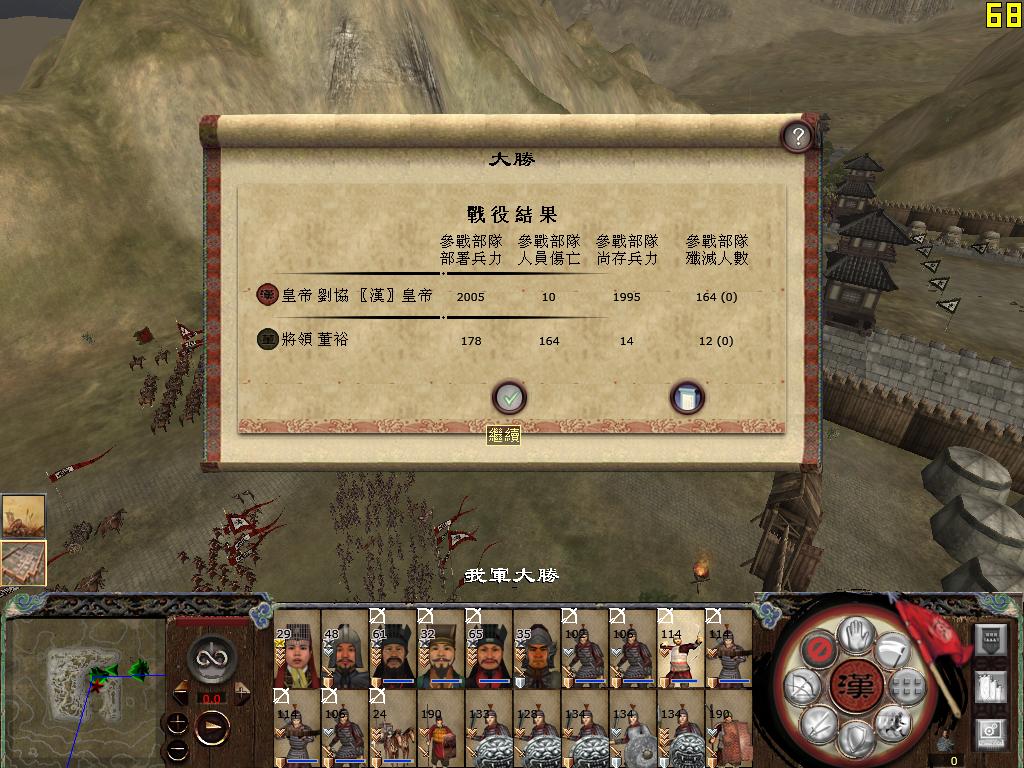The image size is (1024, 768).
Task: Zoom out the minimap with the minus button
Action: (177, 749)
